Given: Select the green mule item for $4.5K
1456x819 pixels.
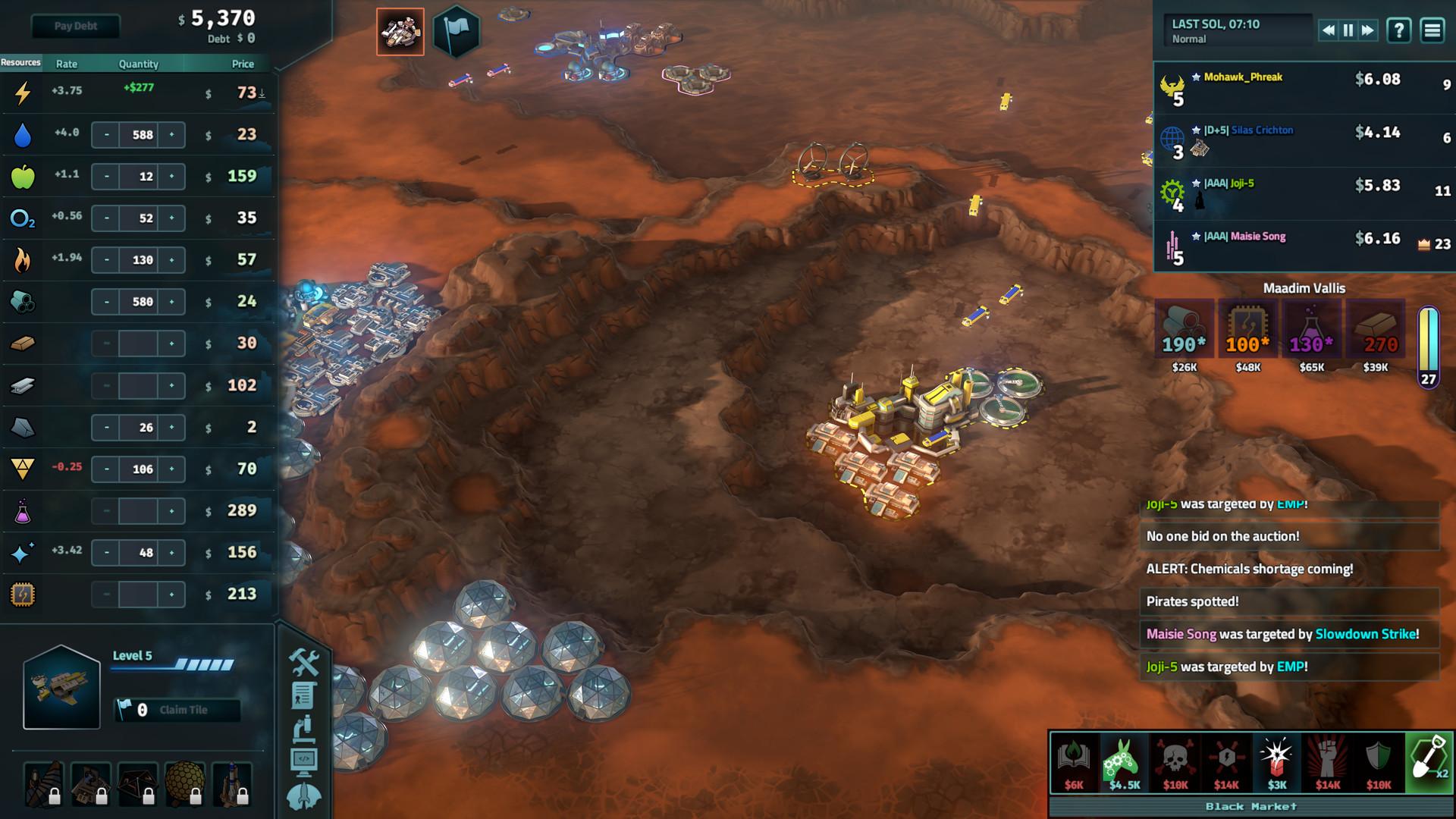Looking at the screenshot, I should [1124, 757].
